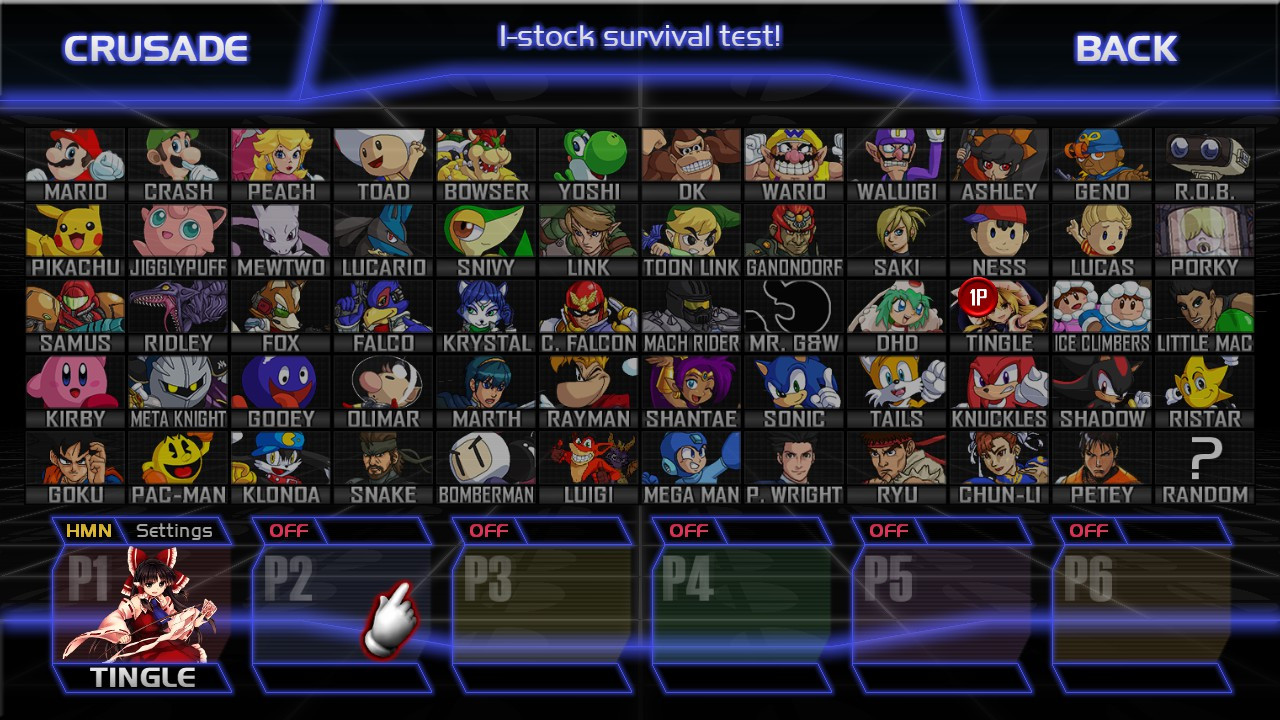This screenshot has width=1280, height=720.
Task: Select Link's portrait
Action: coord(588,230)
